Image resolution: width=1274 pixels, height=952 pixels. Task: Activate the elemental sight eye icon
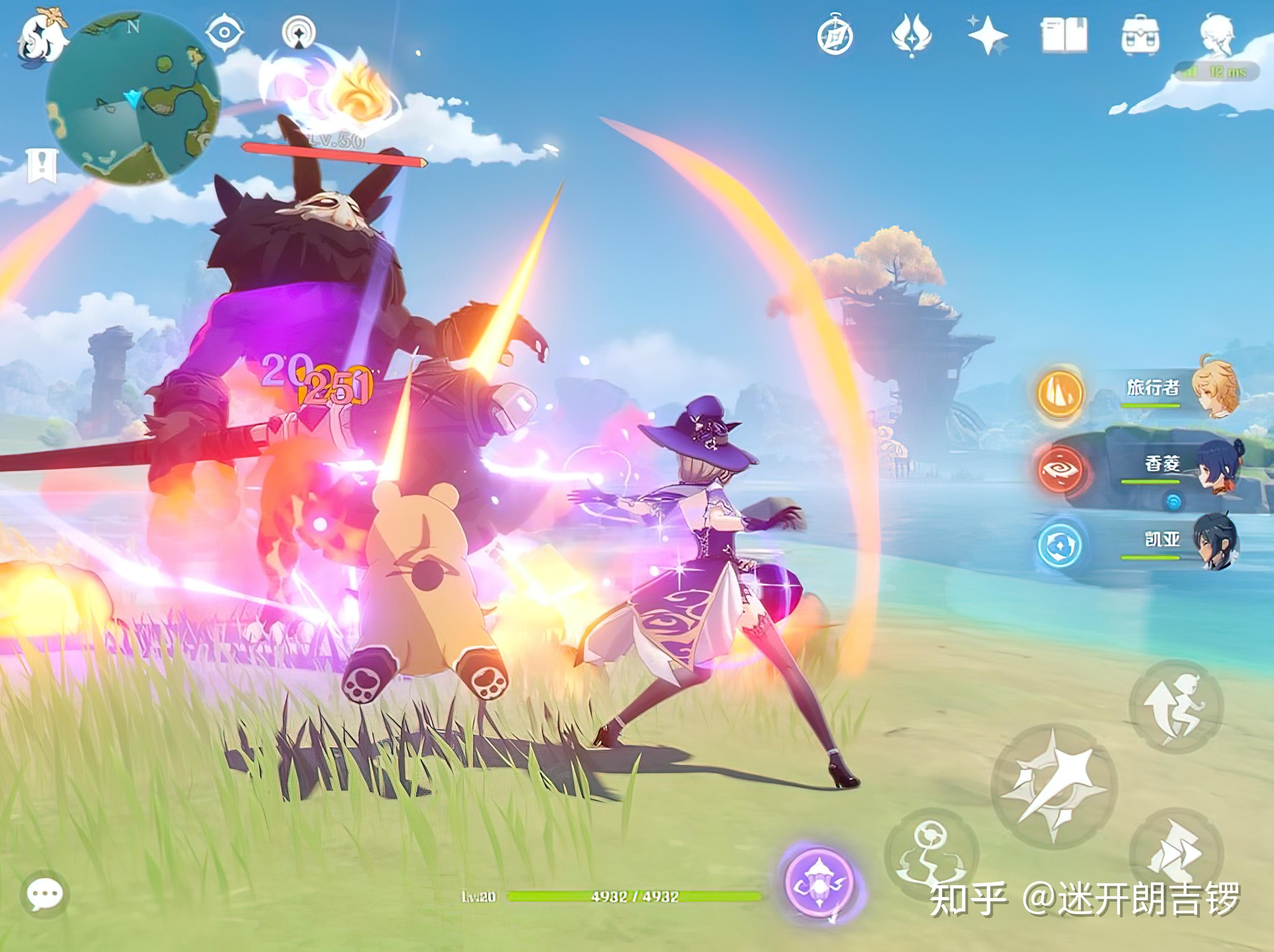coord(225,32)
